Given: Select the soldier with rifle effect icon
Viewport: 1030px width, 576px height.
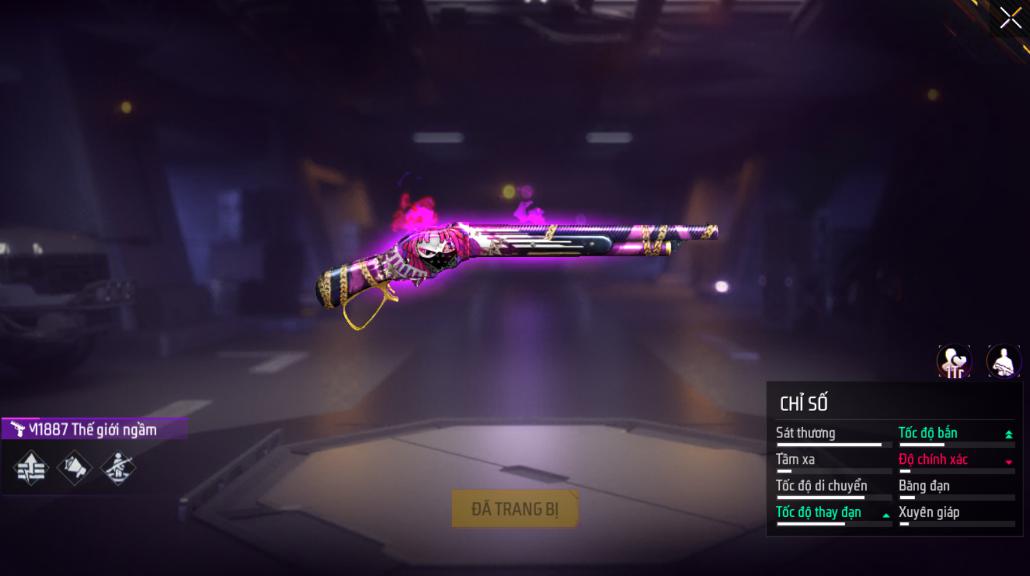Looking at the screenshot, I should (119, 467).
